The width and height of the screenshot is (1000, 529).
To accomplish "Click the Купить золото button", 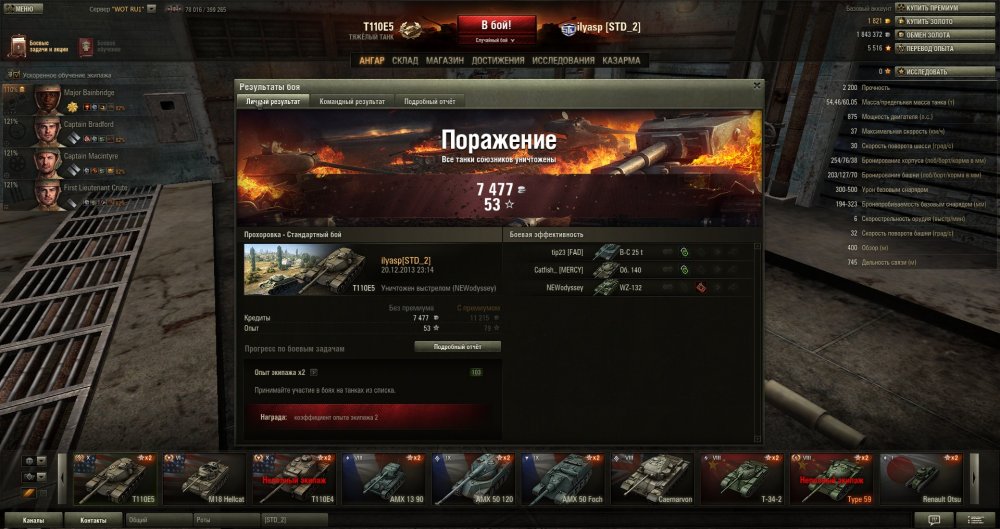I will [x=945, y=20].
